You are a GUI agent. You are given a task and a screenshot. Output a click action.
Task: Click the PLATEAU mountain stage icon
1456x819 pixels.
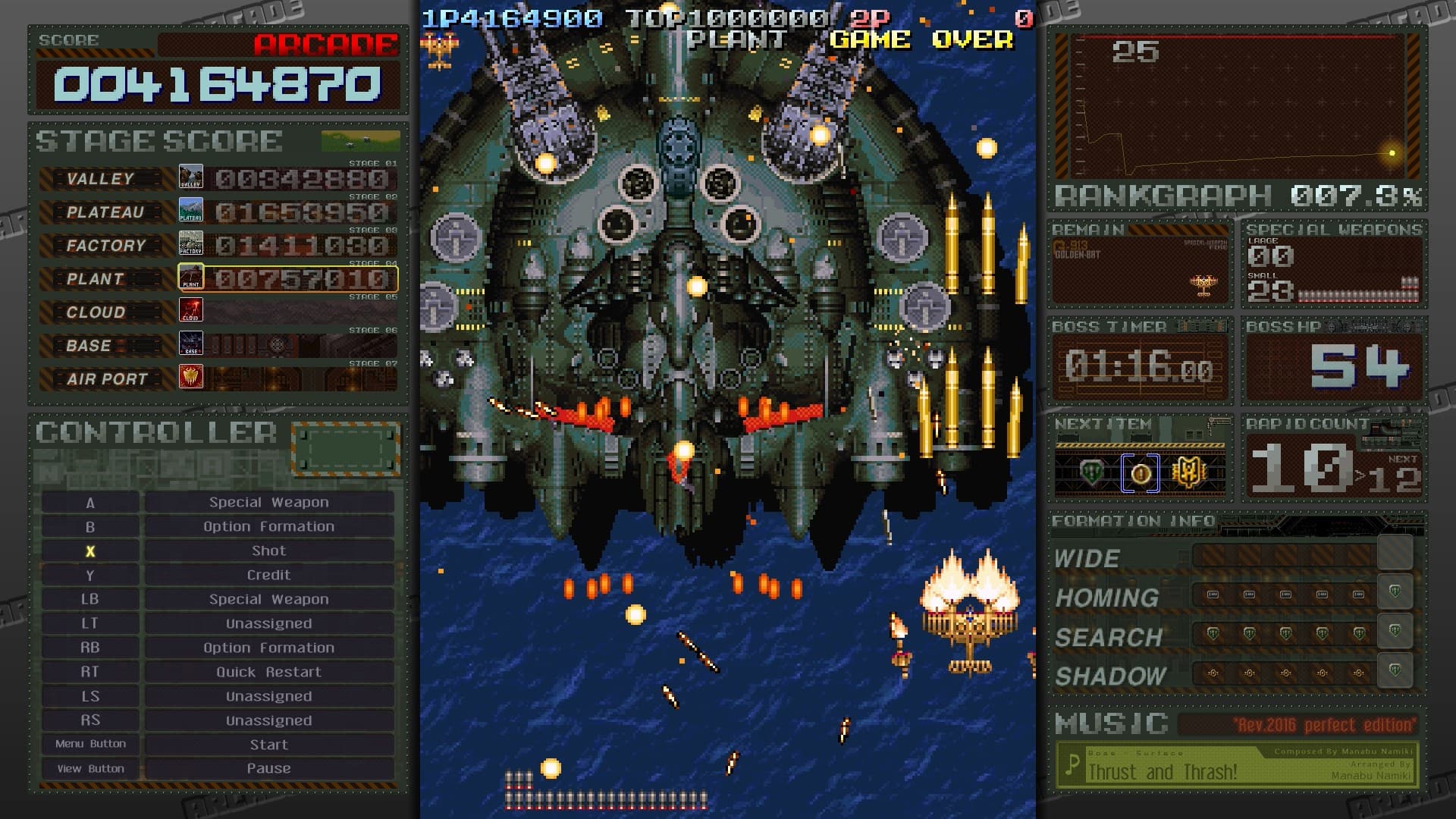coord(191,210)
